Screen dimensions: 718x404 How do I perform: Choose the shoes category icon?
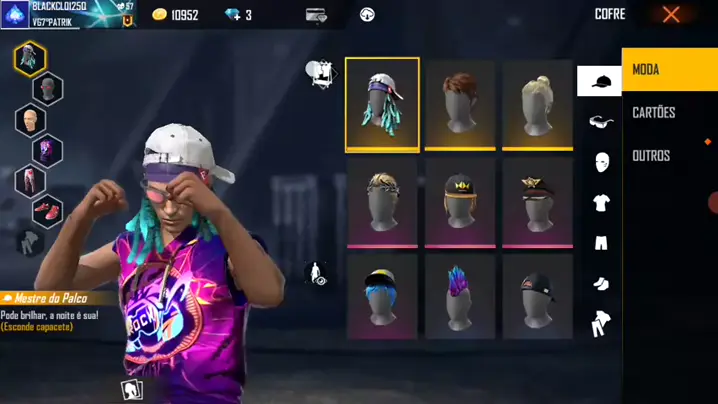click(x=600, y=284)
